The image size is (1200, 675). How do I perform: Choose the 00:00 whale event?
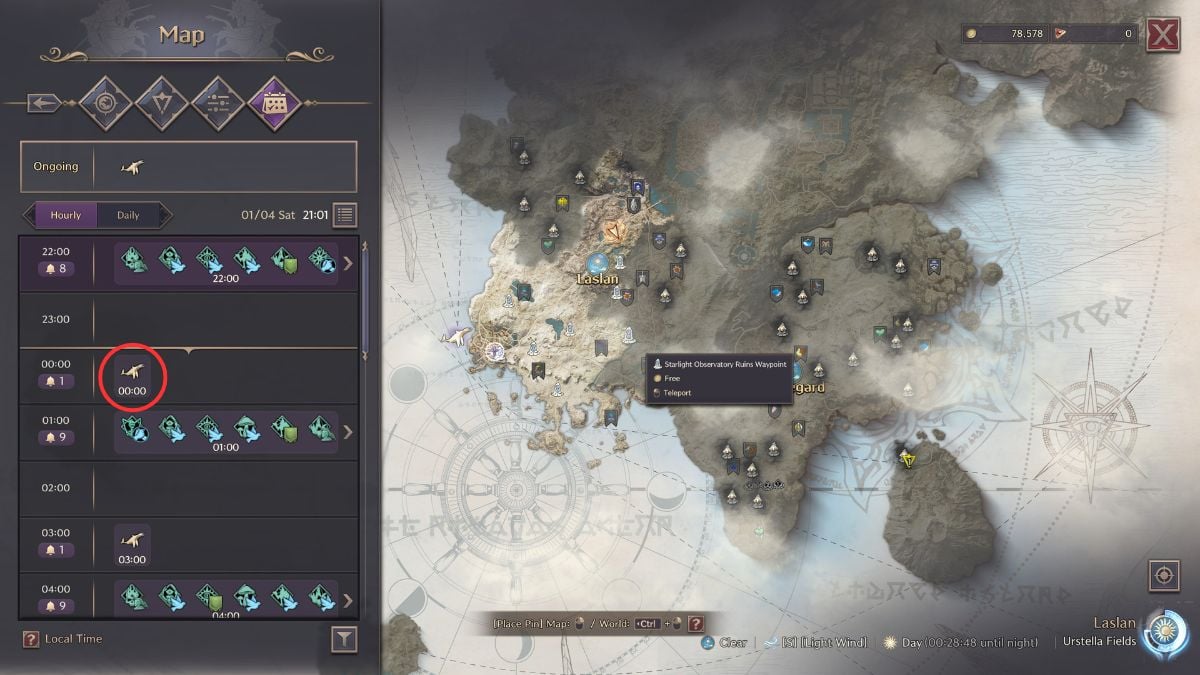(x=132, y=376)
